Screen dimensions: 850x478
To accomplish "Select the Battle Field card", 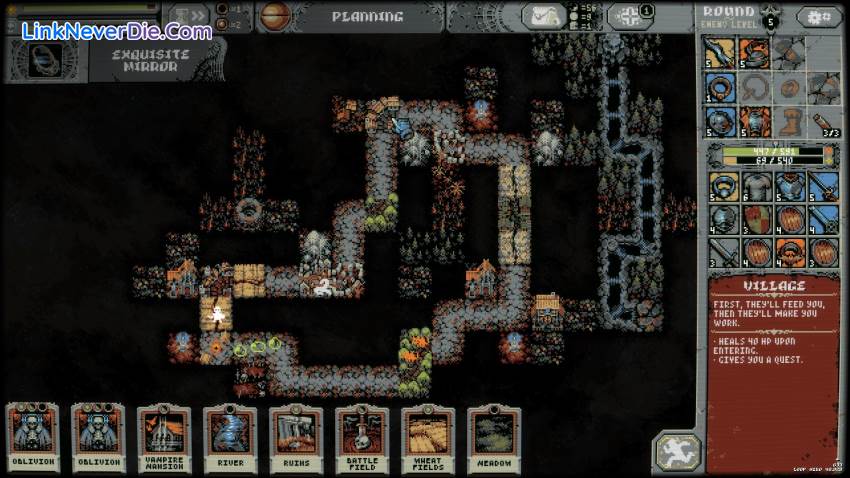I will point(362,437).
